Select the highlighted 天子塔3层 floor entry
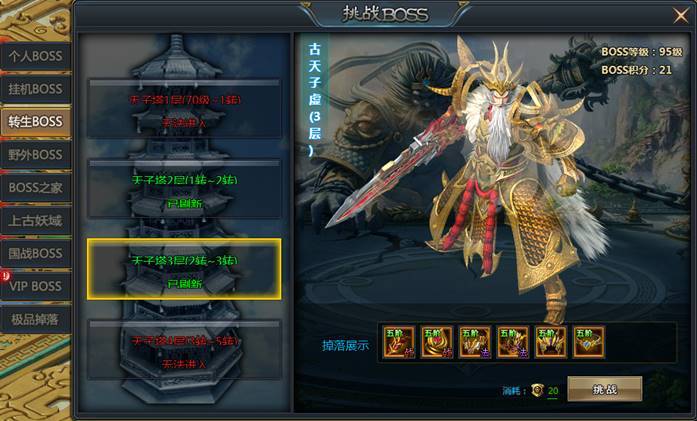Viewport: 697px width, 421px height. click(x=184, y=269)
